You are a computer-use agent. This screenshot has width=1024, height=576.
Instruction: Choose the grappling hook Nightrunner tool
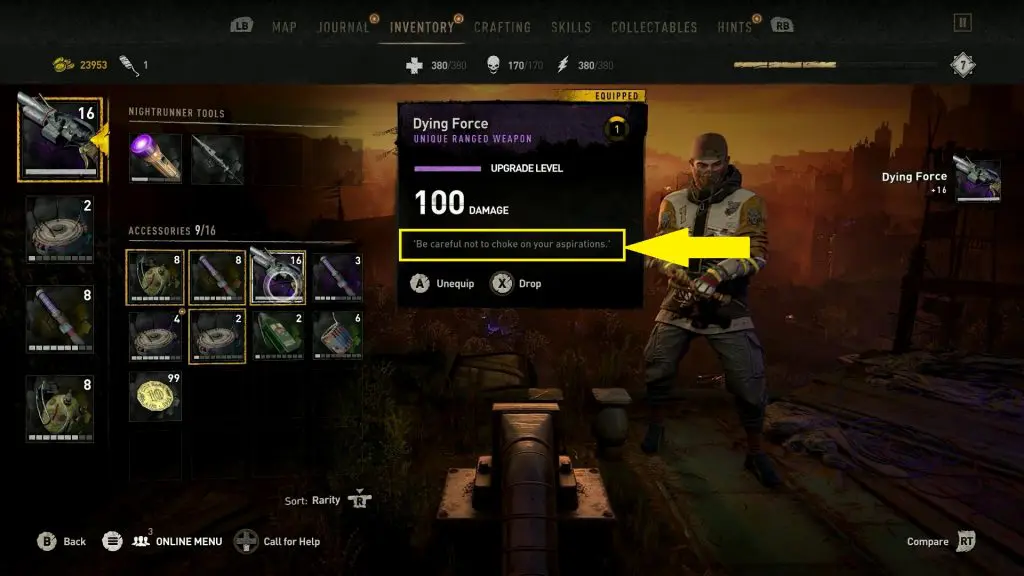coord(217,160)
